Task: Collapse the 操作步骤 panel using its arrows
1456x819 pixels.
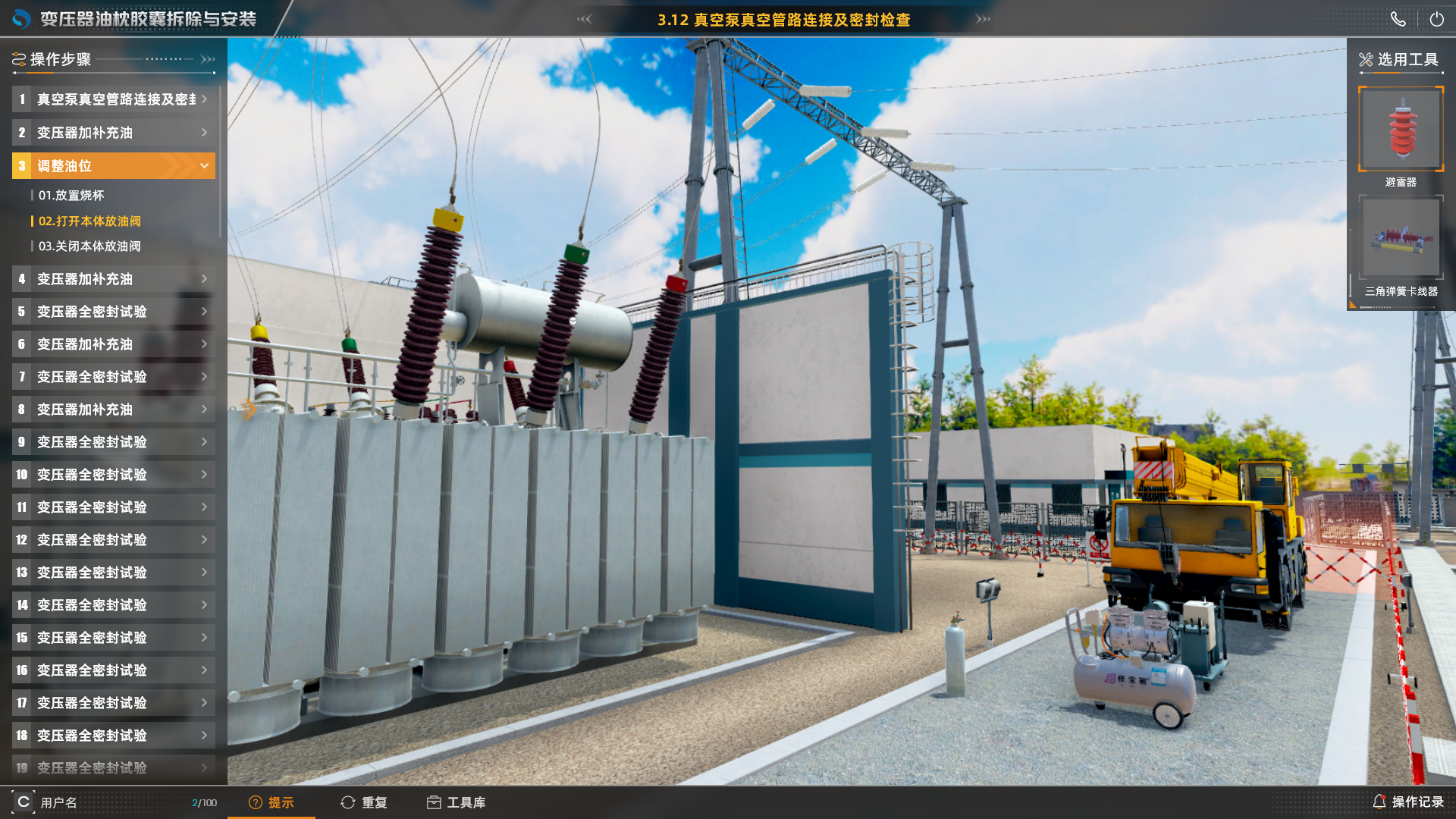Action: [208, 59]
